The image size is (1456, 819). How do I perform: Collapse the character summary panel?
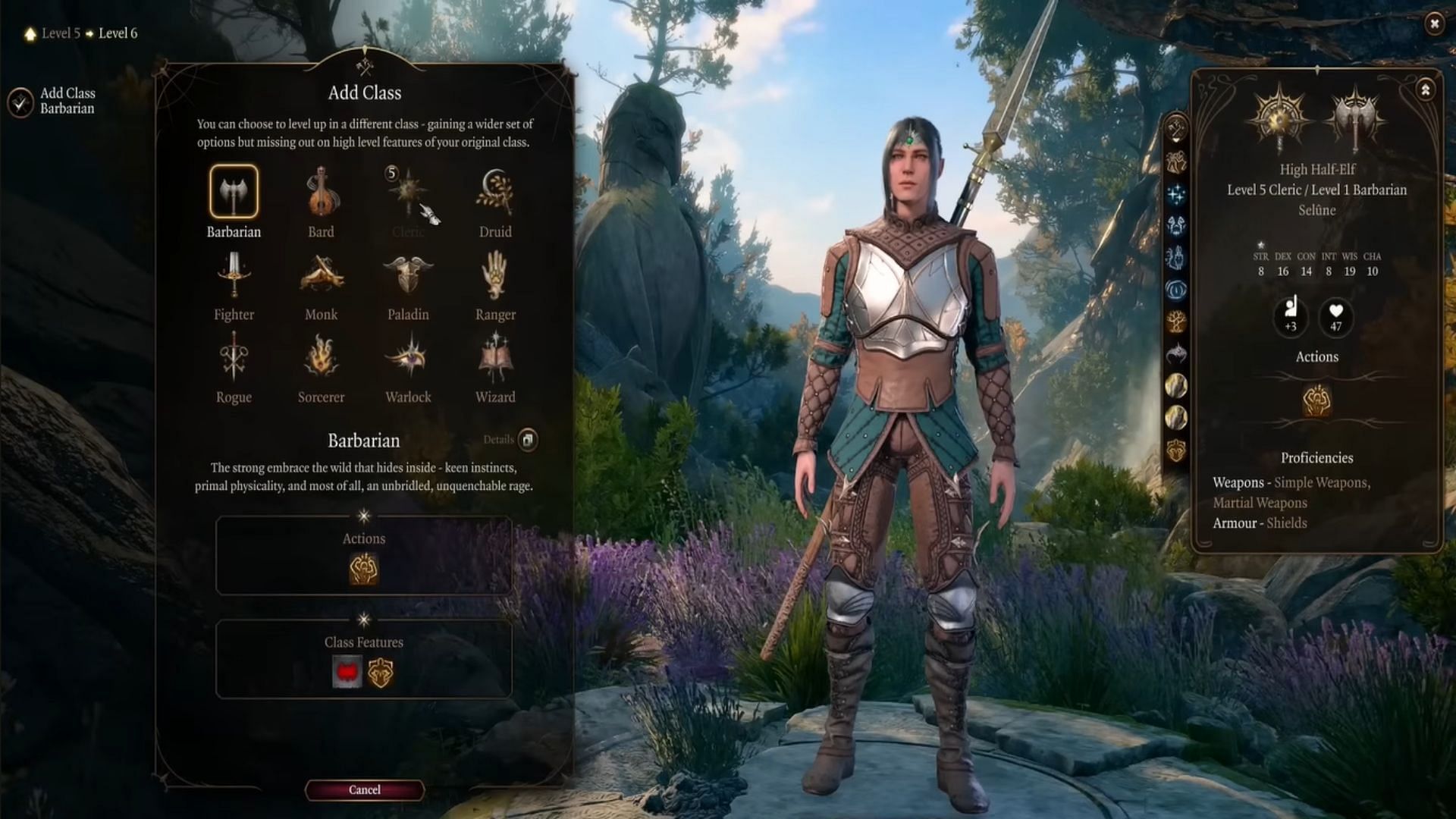tap(1425, 90)
